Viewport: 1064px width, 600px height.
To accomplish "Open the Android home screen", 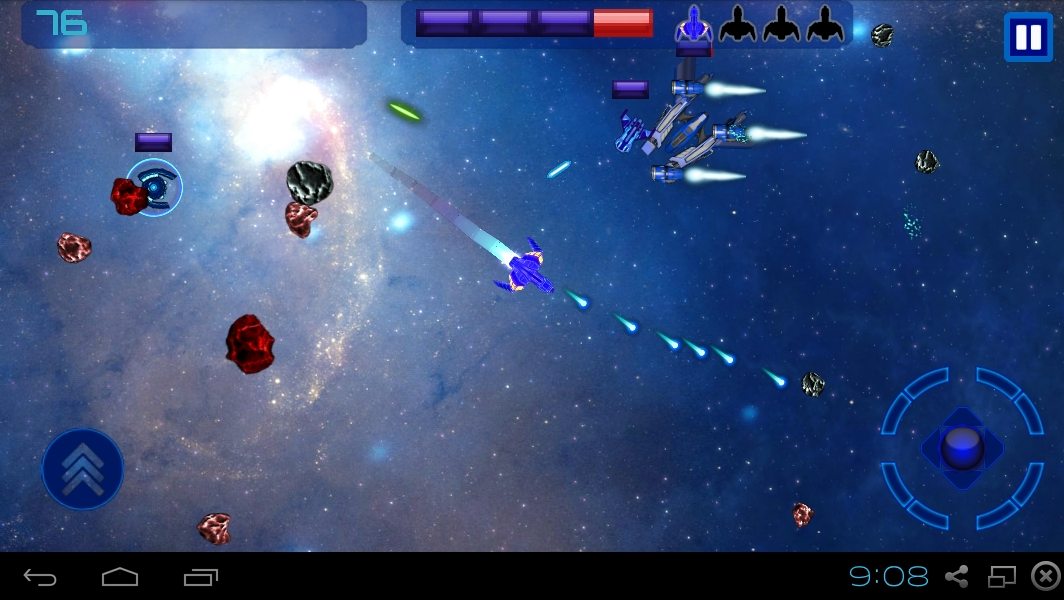I will point(120,577).
